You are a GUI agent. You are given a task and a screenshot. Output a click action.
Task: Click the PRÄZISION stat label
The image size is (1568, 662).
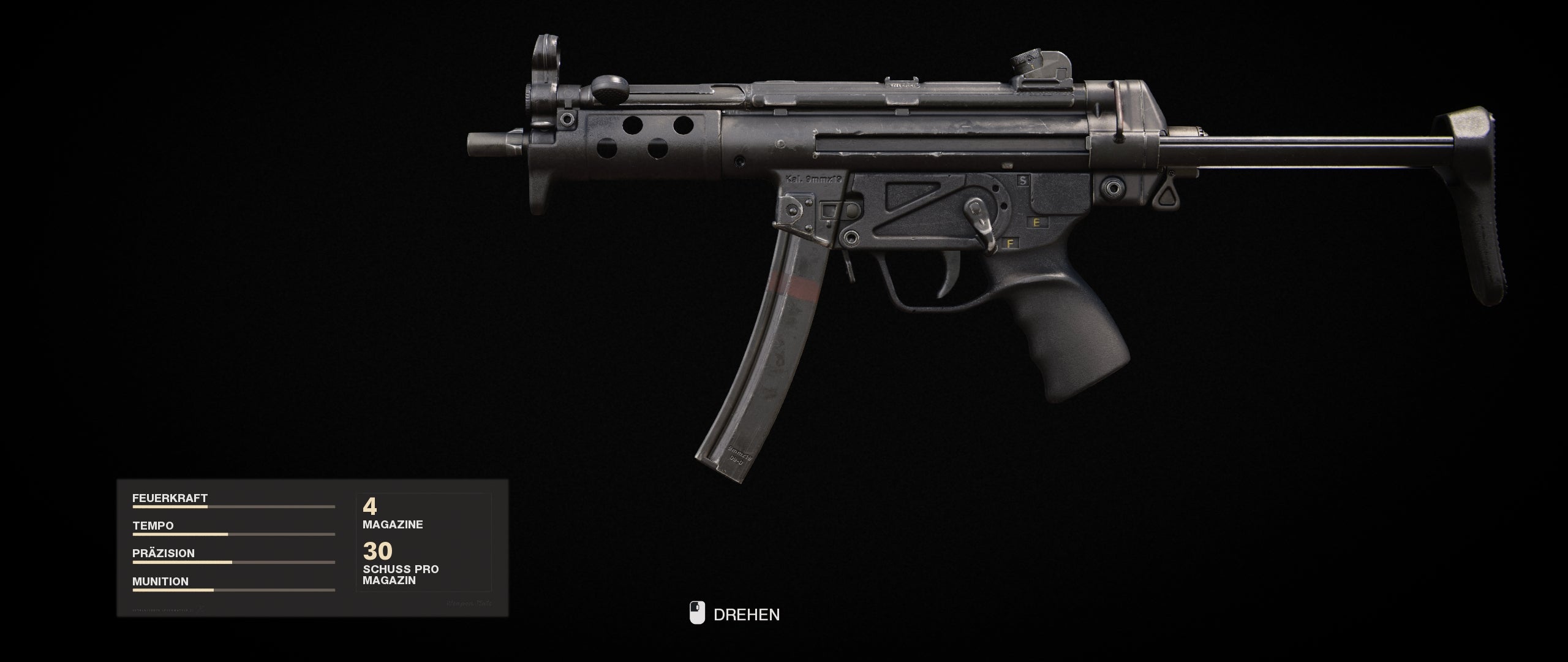point(164,554)
